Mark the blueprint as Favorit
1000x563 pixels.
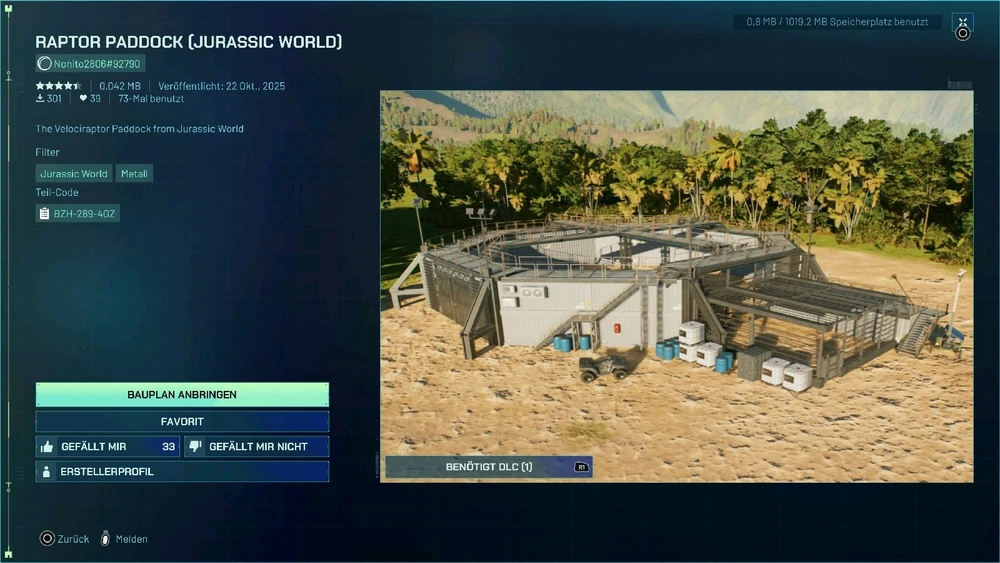coord(182,422)
